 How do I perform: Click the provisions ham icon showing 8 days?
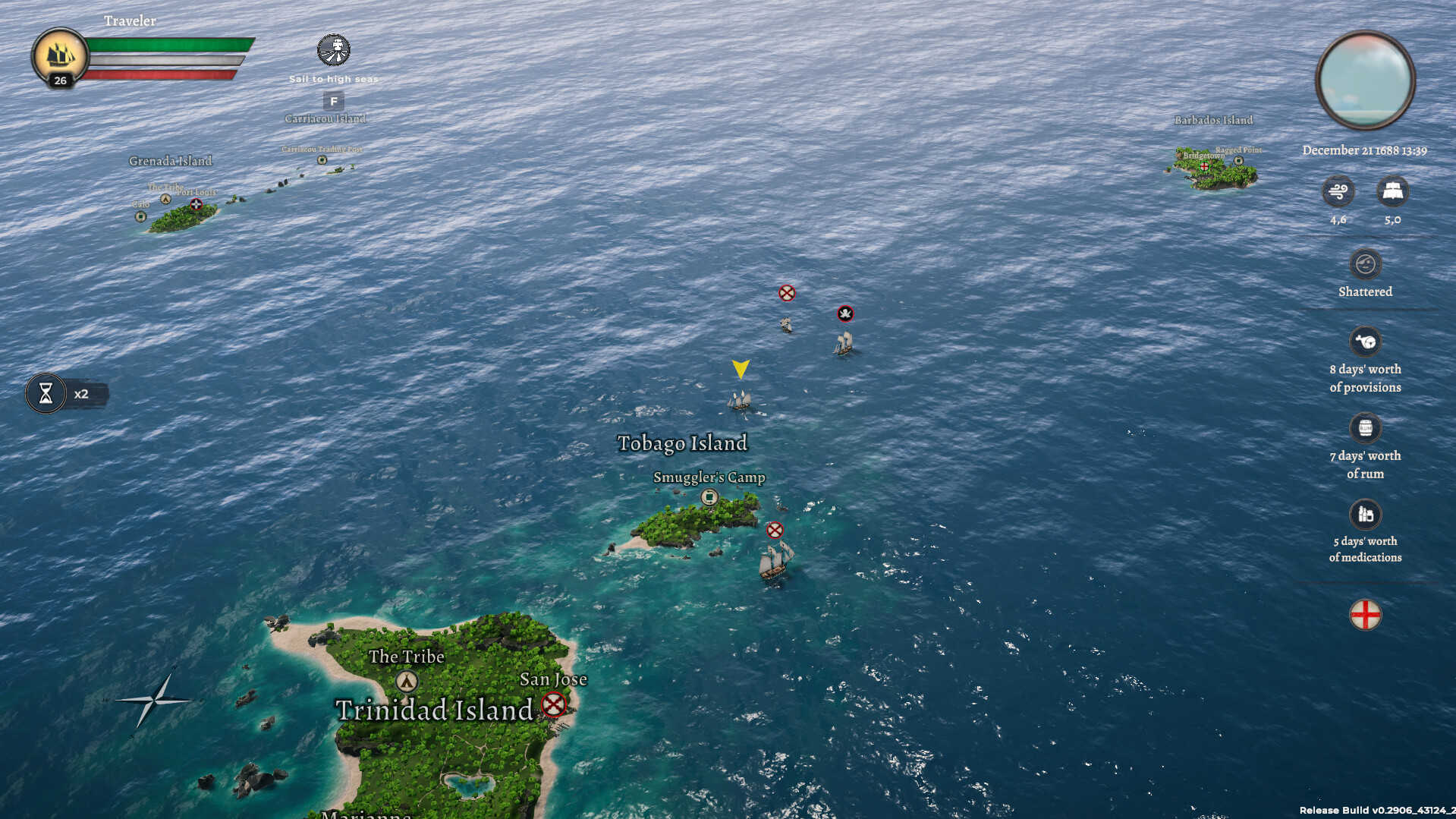tap(1365, 341)
